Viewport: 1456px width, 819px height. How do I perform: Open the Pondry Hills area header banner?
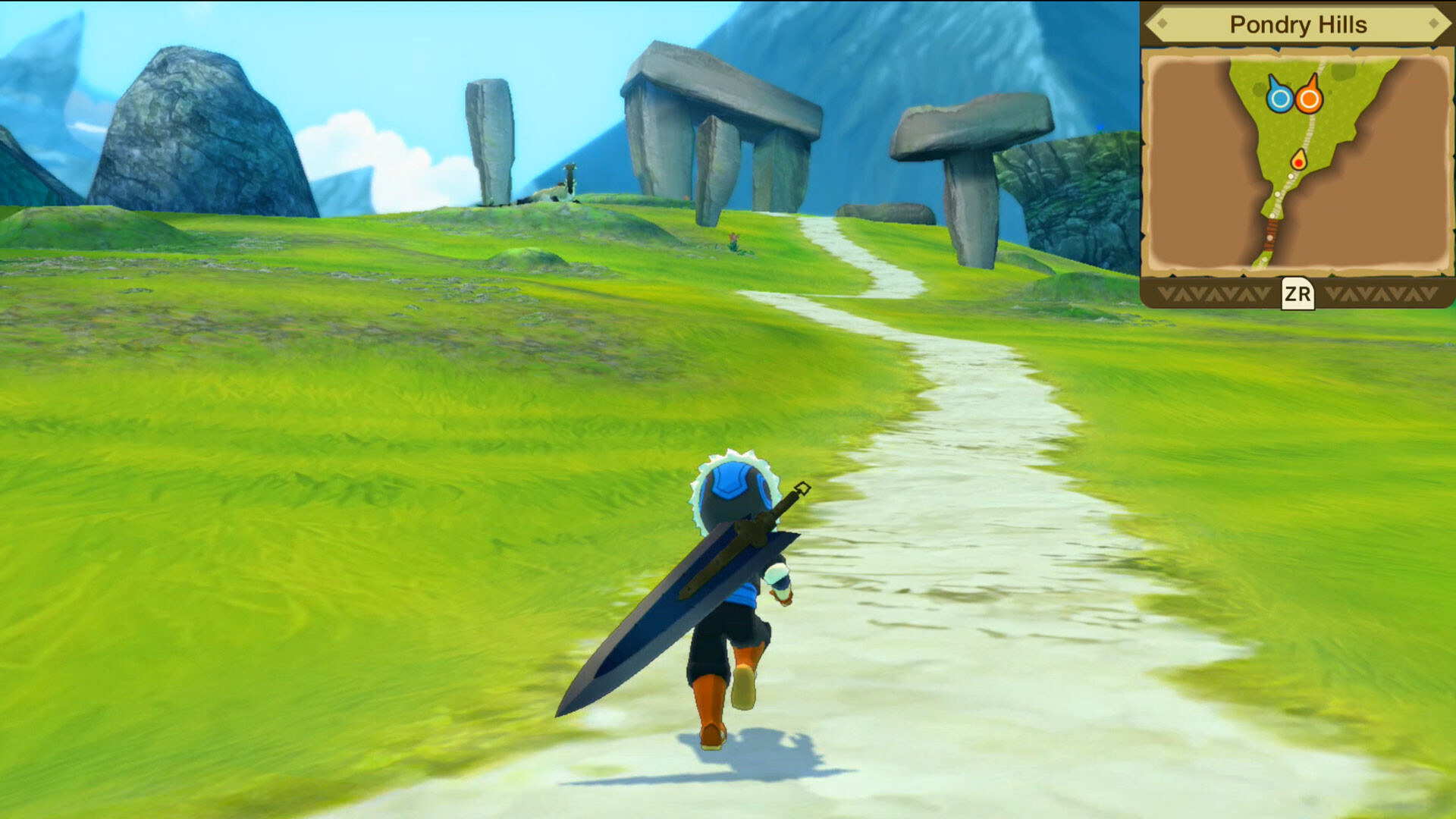pos(1299,24)
